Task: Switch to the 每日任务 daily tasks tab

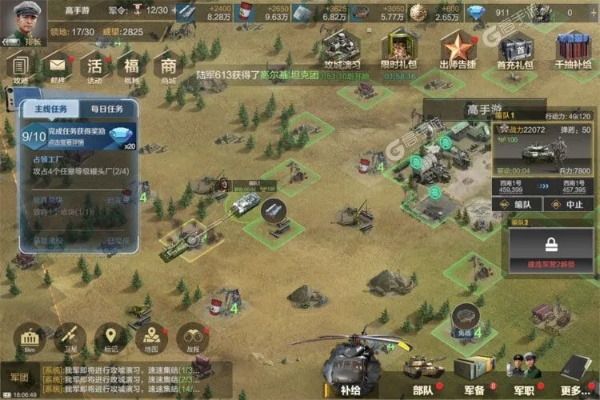Action: pyautogui.click(x=108, y=106)
